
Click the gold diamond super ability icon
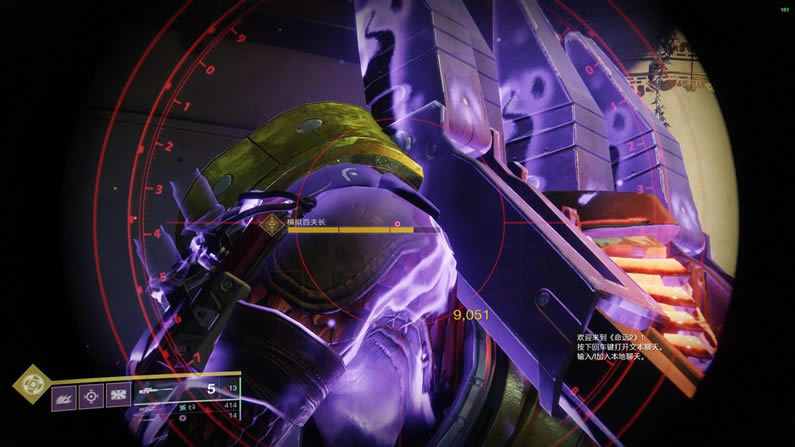32,383
